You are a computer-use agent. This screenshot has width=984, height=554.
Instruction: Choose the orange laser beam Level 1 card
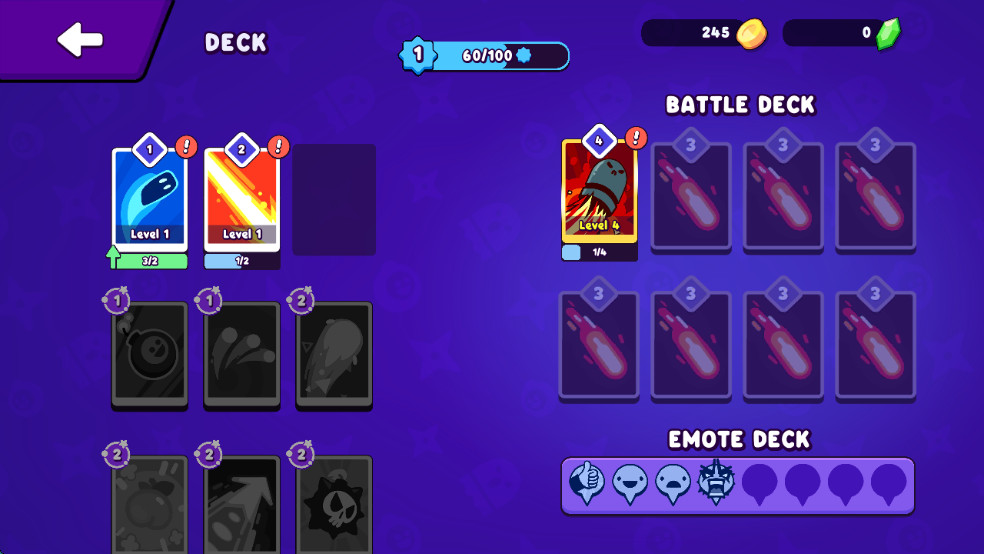242,200
